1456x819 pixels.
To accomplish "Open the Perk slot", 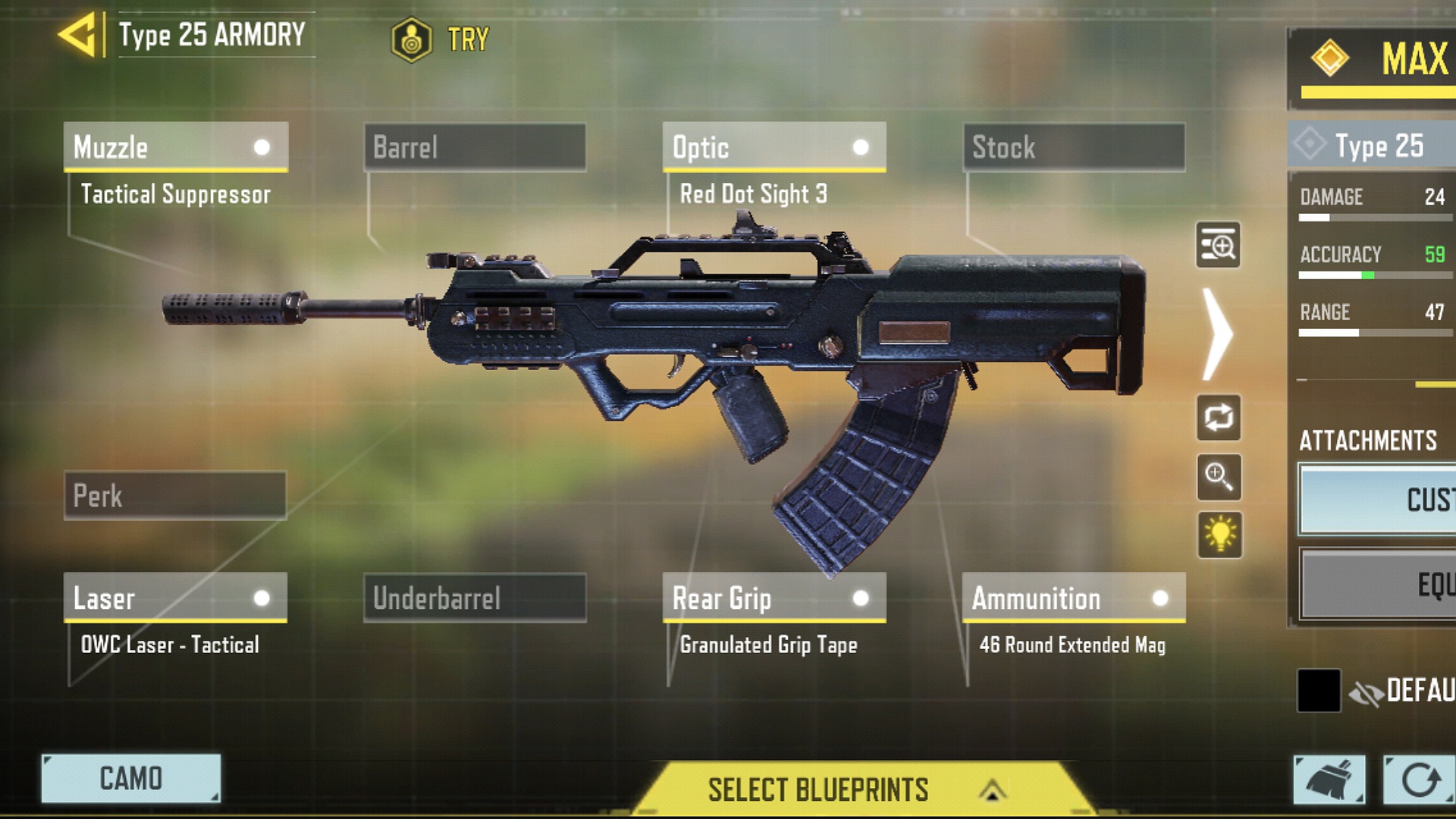I will click(x=175, y=496).
